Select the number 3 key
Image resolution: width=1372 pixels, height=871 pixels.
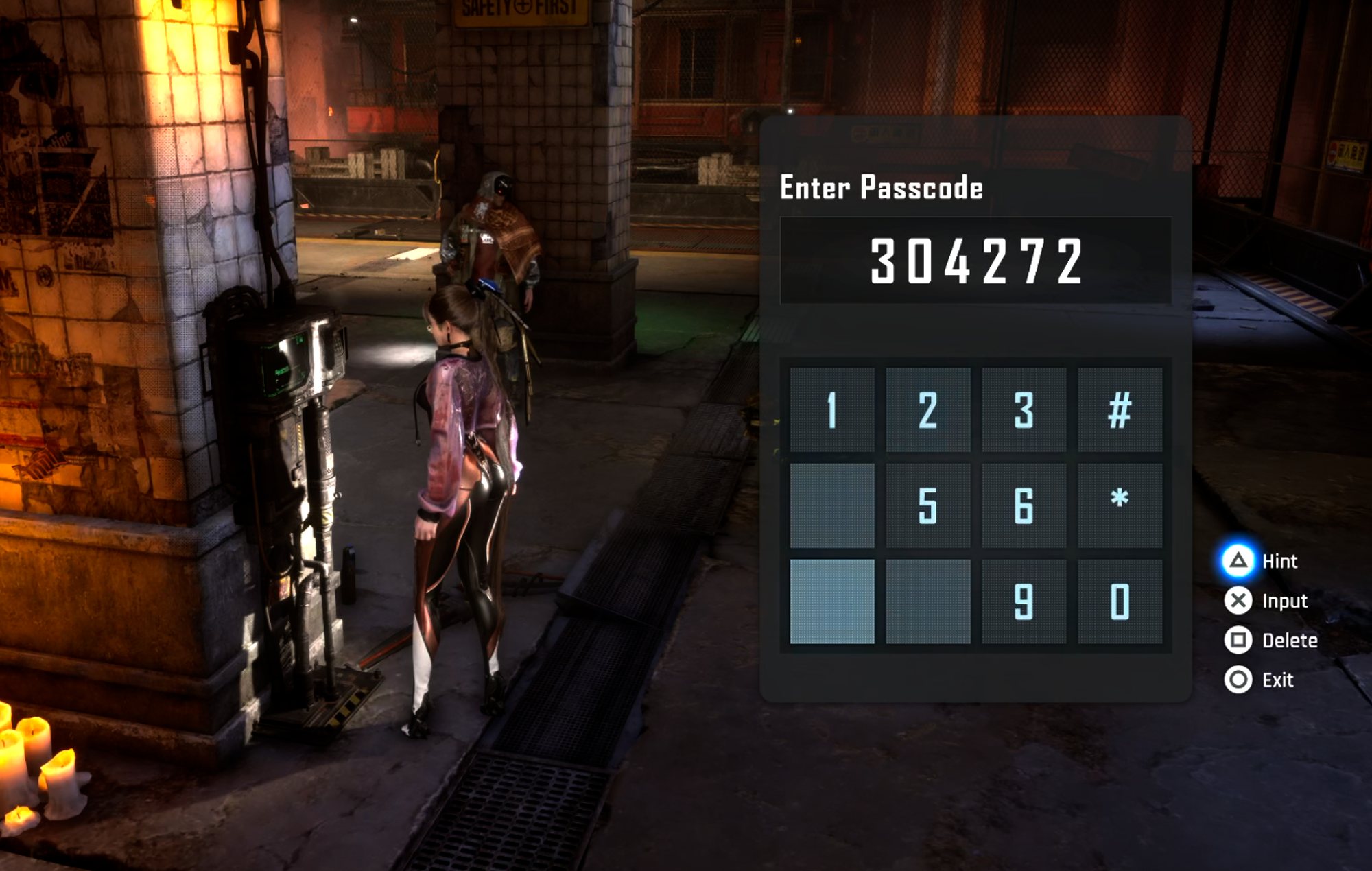tap(1024, 409)
